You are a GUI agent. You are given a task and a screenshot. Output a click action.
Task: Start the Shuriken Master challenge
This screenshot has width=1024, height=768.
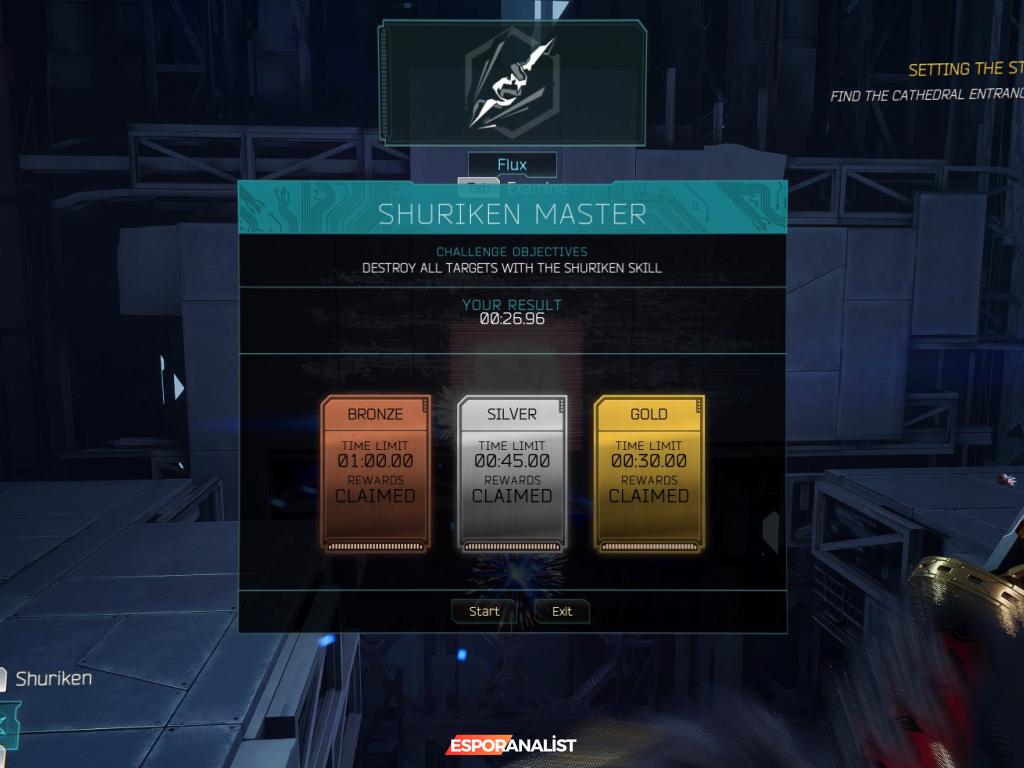484,611
